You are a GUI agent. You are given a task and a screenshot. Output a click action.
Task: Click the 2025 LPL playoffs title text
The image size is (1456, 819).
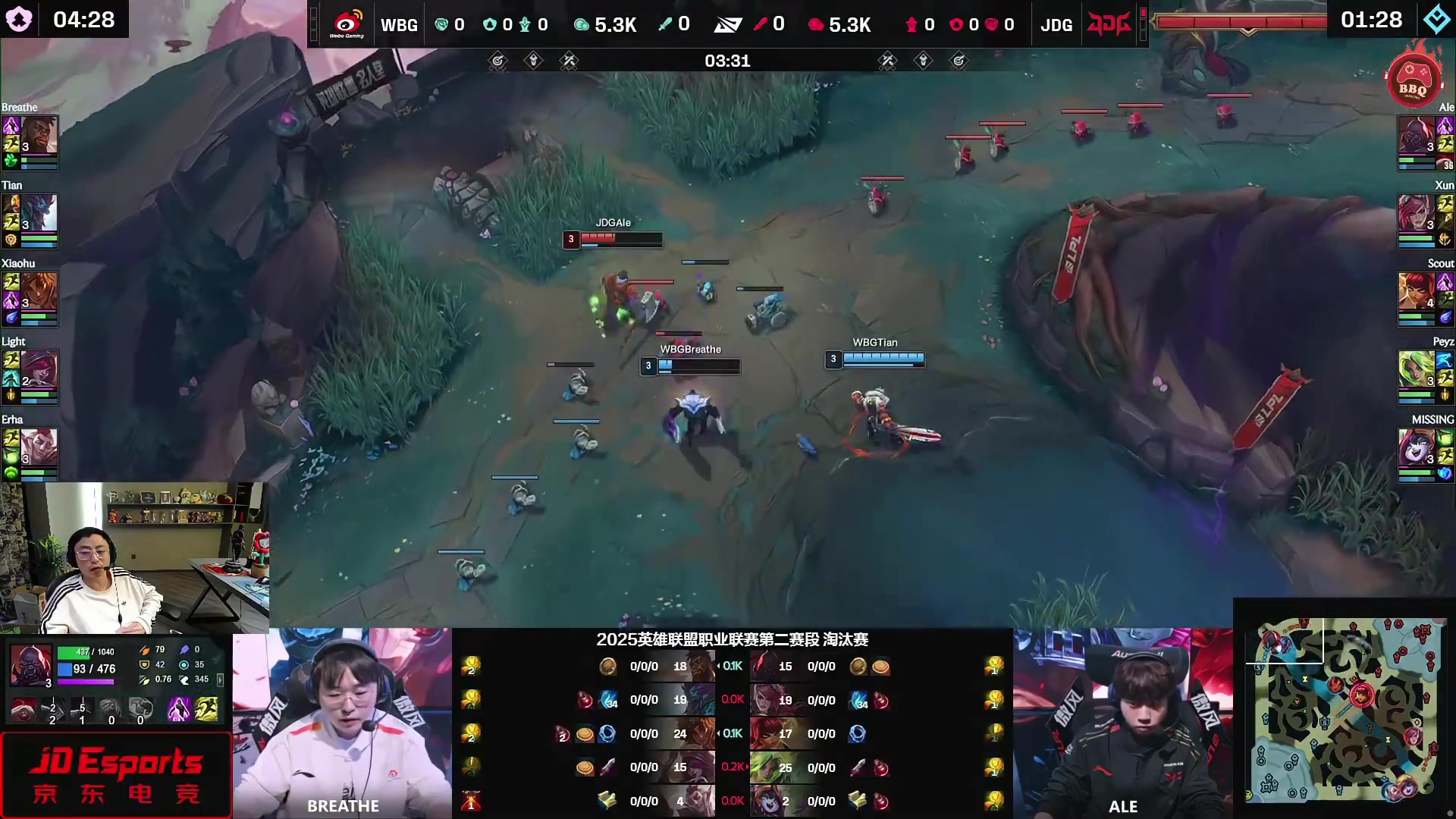click(x=732, y=640)
